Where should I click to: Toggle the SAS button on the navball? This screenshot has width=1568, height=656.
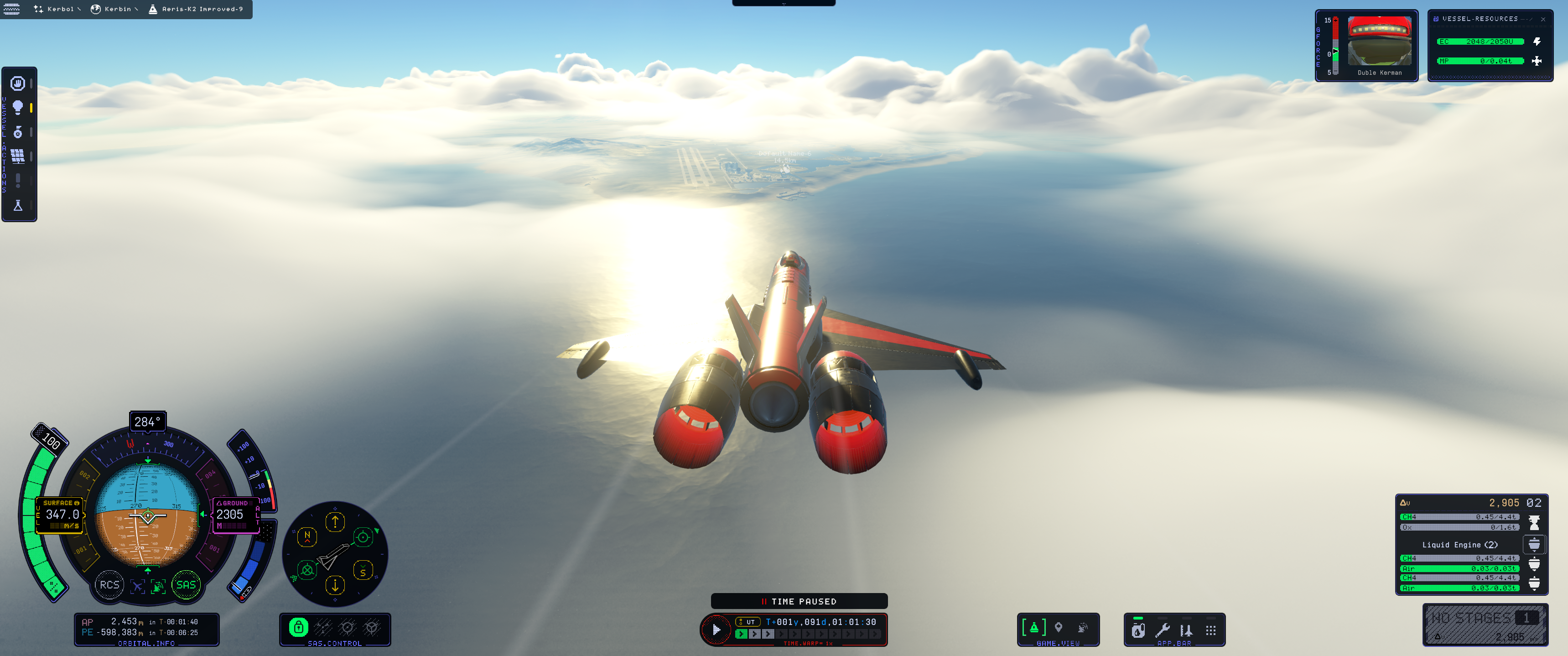[x=186, y=585]
